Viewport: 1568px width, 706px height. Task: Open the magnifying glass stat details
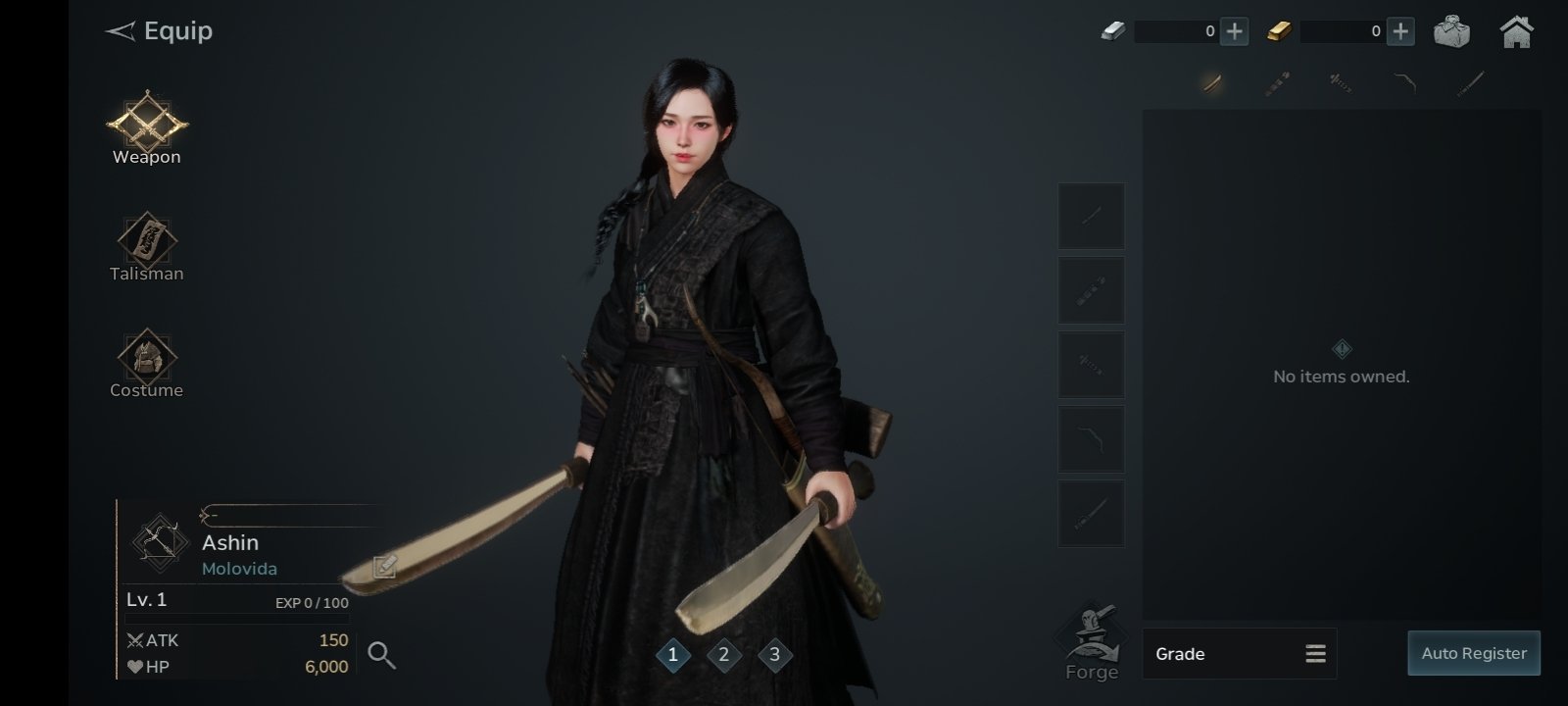(x=381, y=655)
